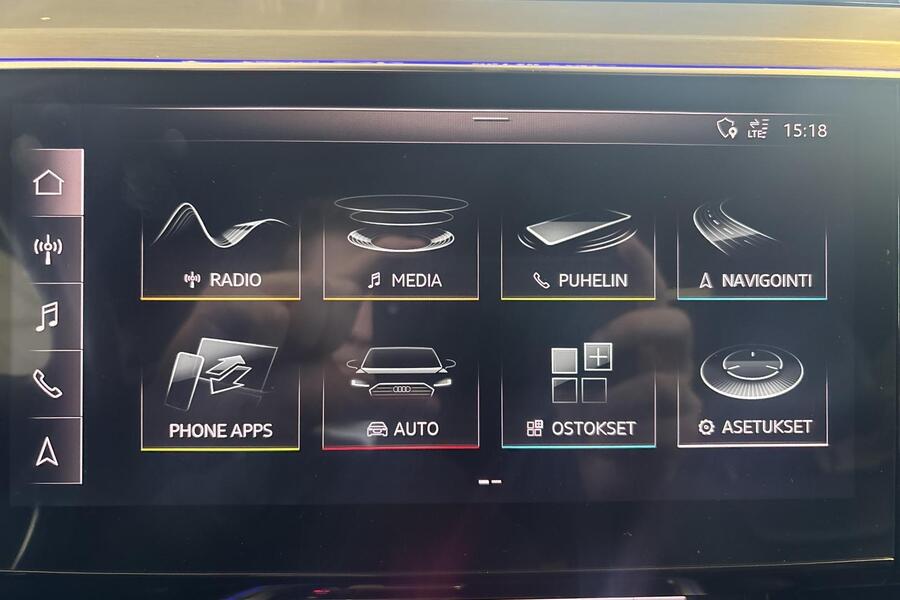Open the phone handset sidebar shortcut
Screen dimensions: 900x600
[48, 383]
